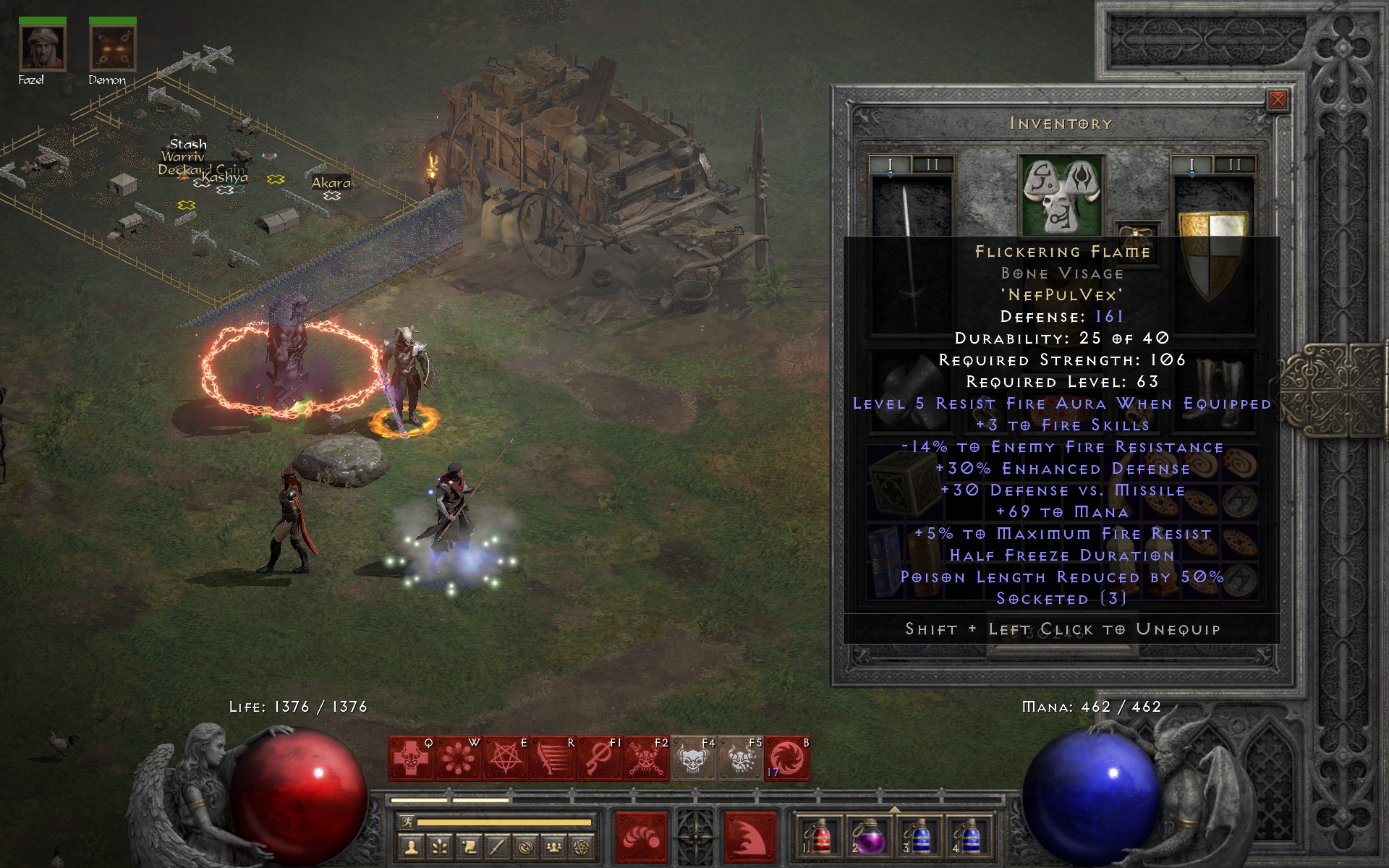The width and height of the screenshot is (1389, 868).
Task: Select the equipped sword weapon slot
Action: [x=912, y=253]
